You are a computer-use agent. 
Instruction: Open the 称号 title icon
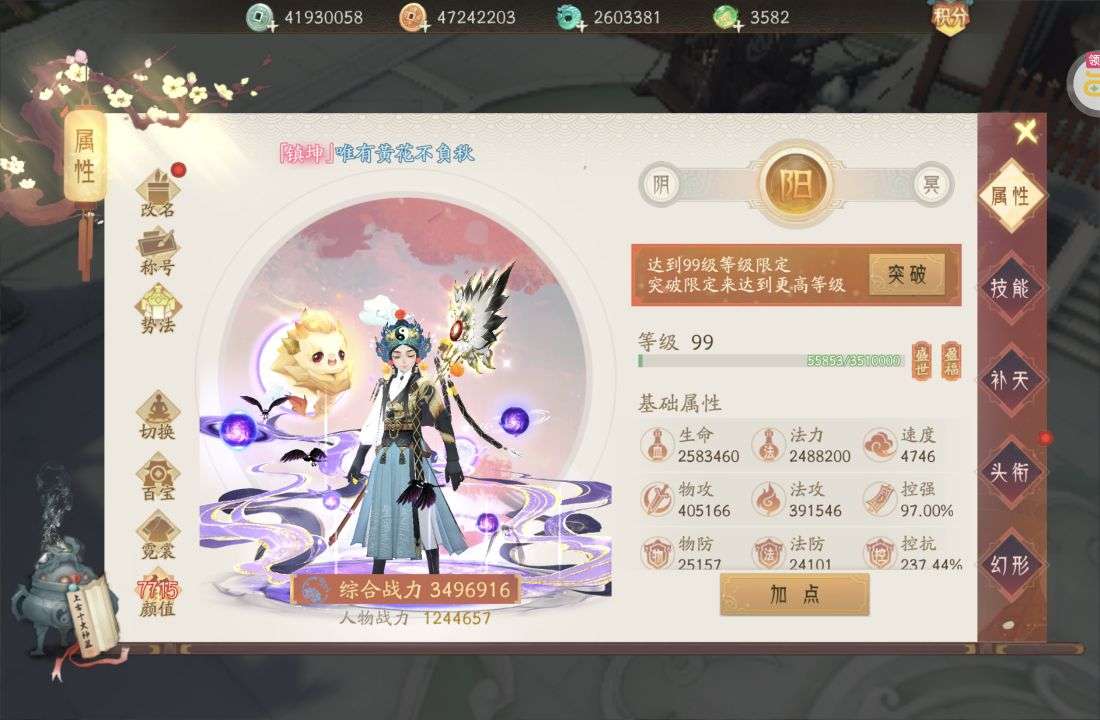click(158, 250)
